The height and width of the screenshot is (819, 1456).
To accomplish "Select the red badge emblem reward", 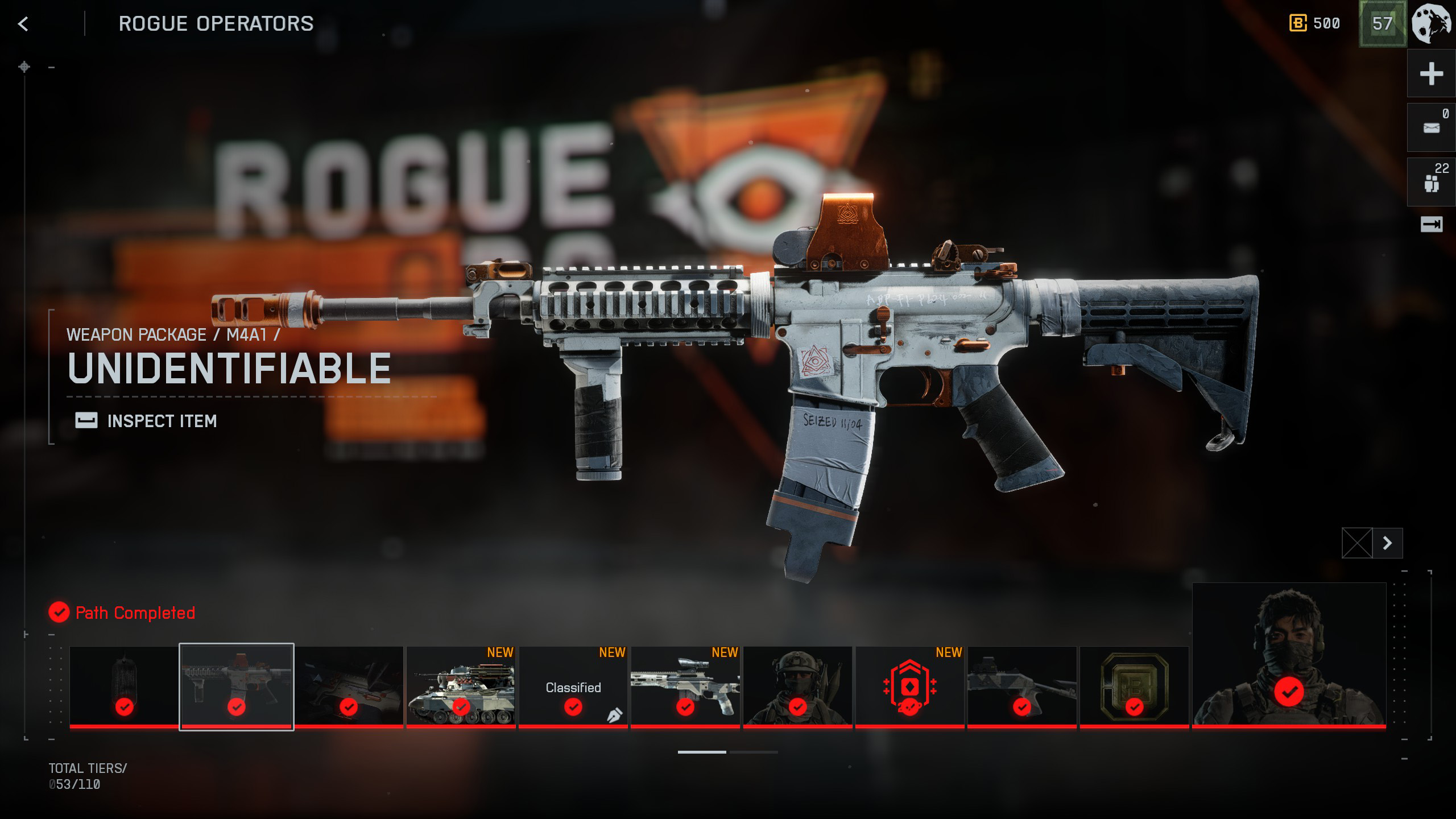I will click(909, 686).
